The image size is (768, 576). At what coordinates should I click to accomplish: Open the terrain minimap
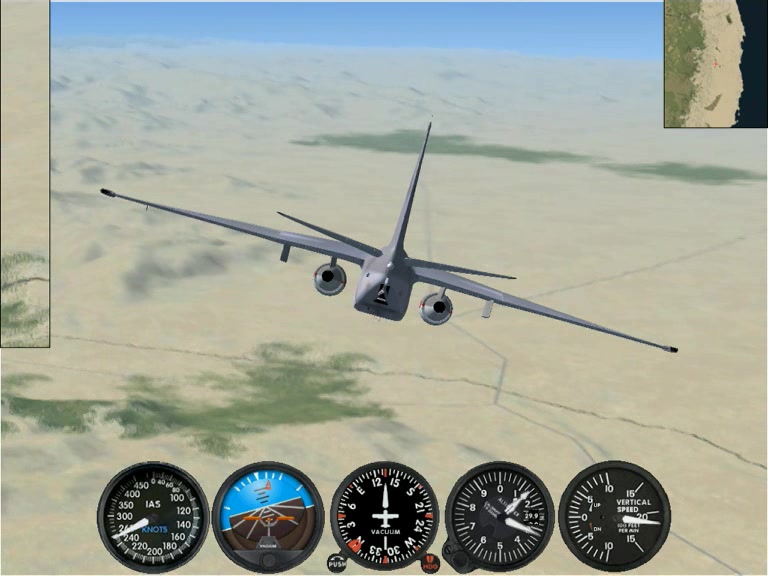tap(714, 63)
